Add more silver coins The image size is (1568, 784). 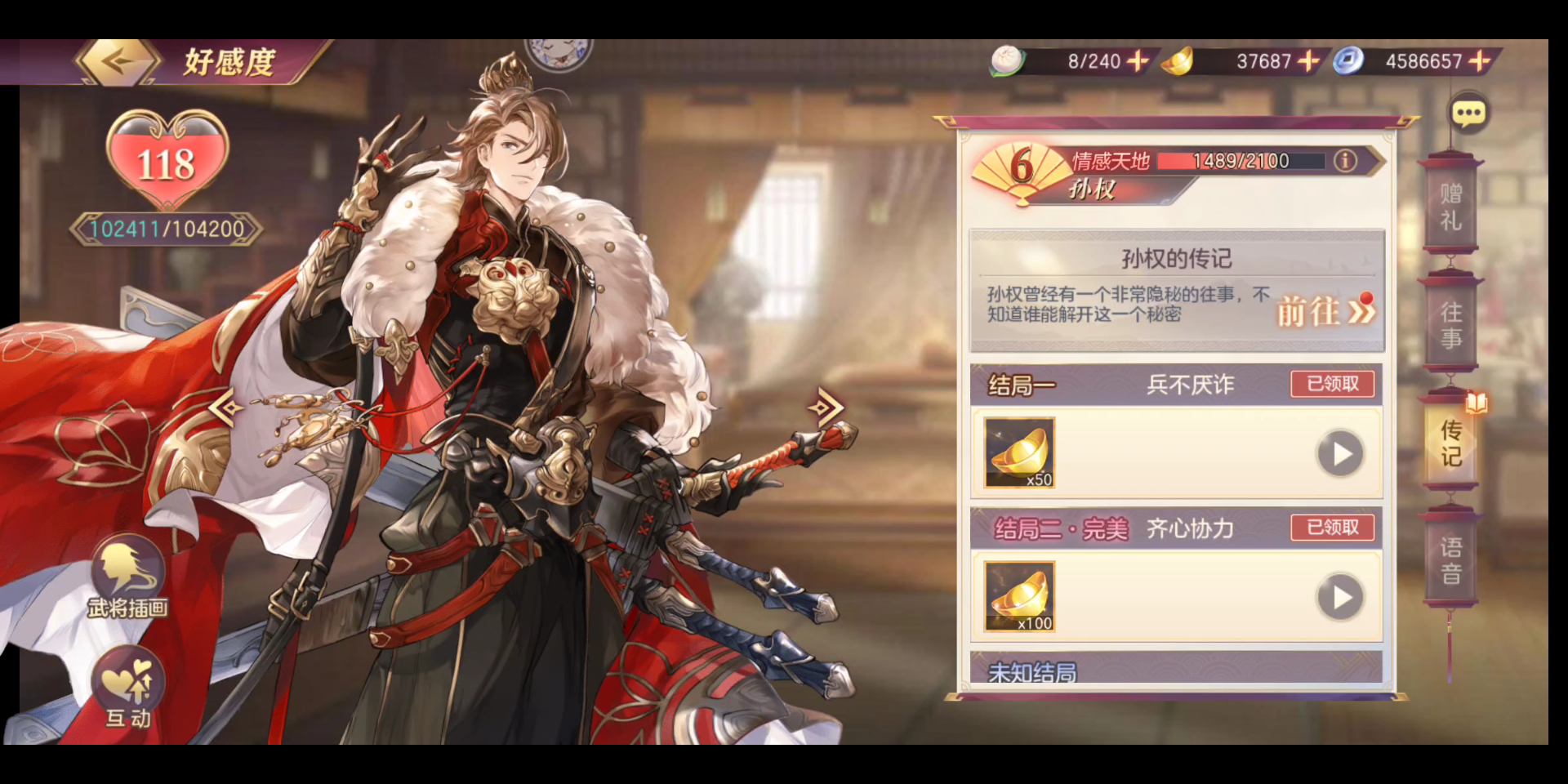click(1479, 60)
